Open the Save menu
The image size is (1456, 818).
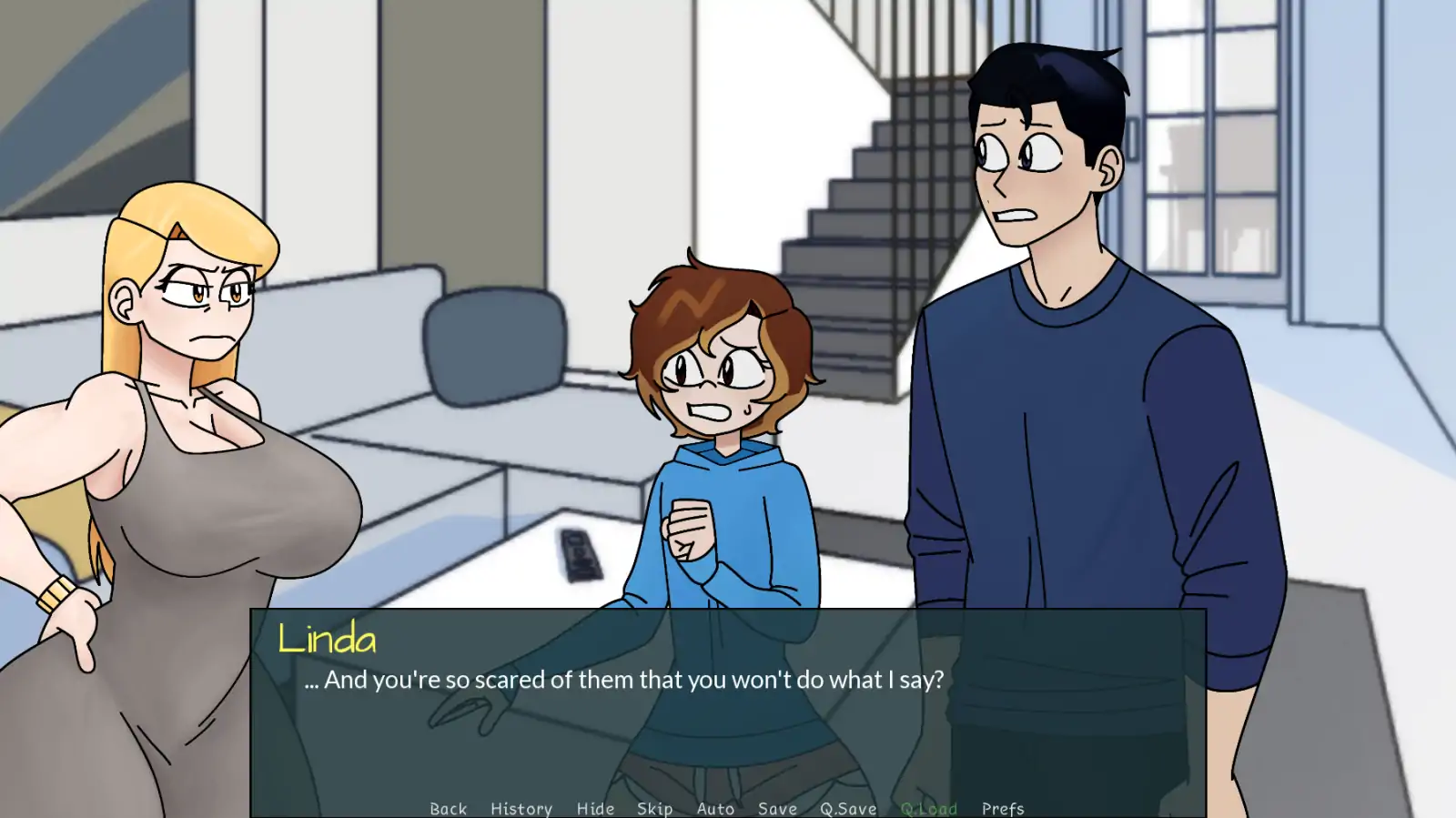click(777, 808)
